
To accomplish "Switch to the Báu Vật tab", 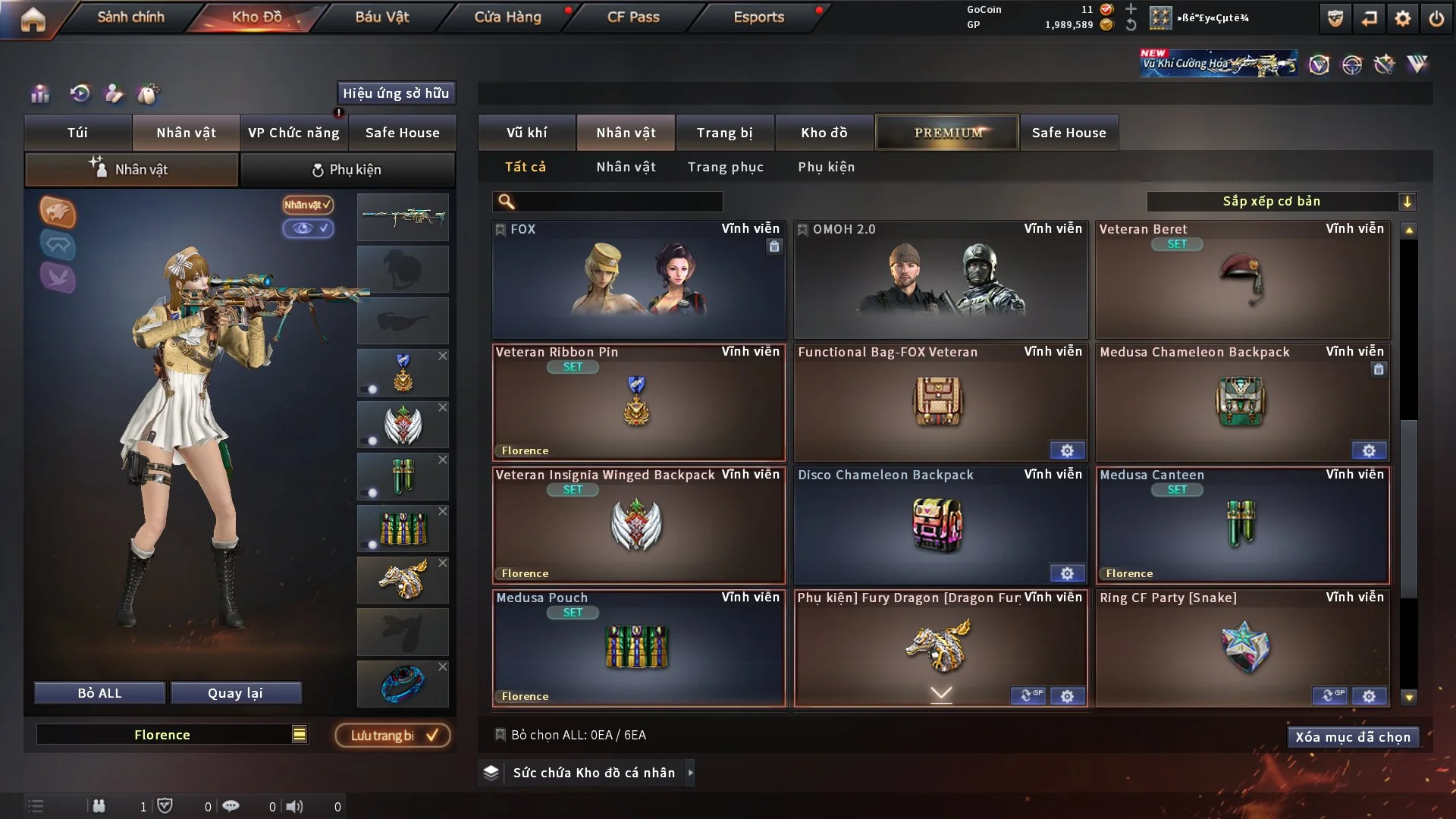I will pos(381,17).
